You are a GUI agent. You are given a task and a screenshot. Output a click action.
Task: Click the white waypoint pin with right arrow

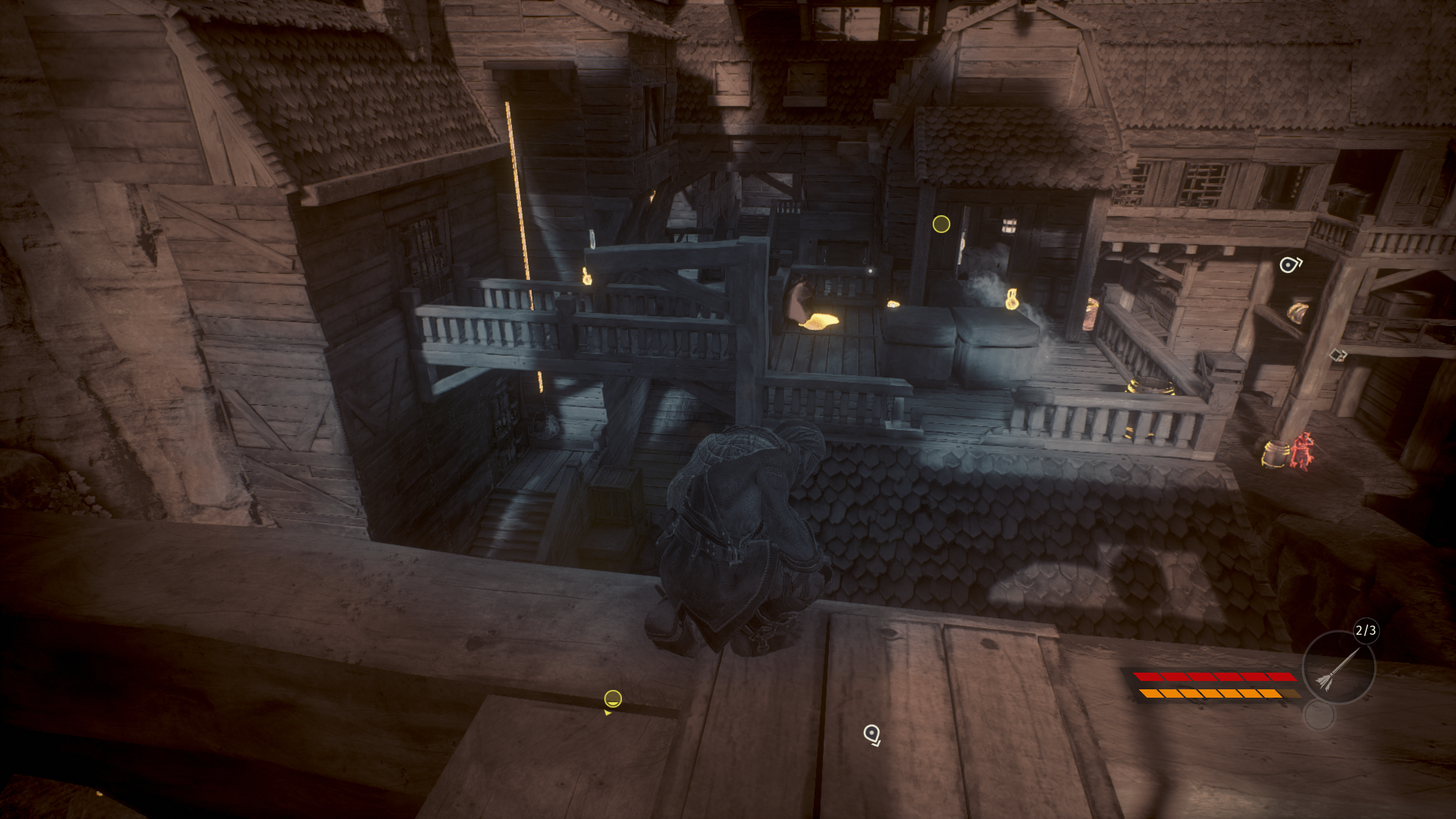(x=1289, y=265)
